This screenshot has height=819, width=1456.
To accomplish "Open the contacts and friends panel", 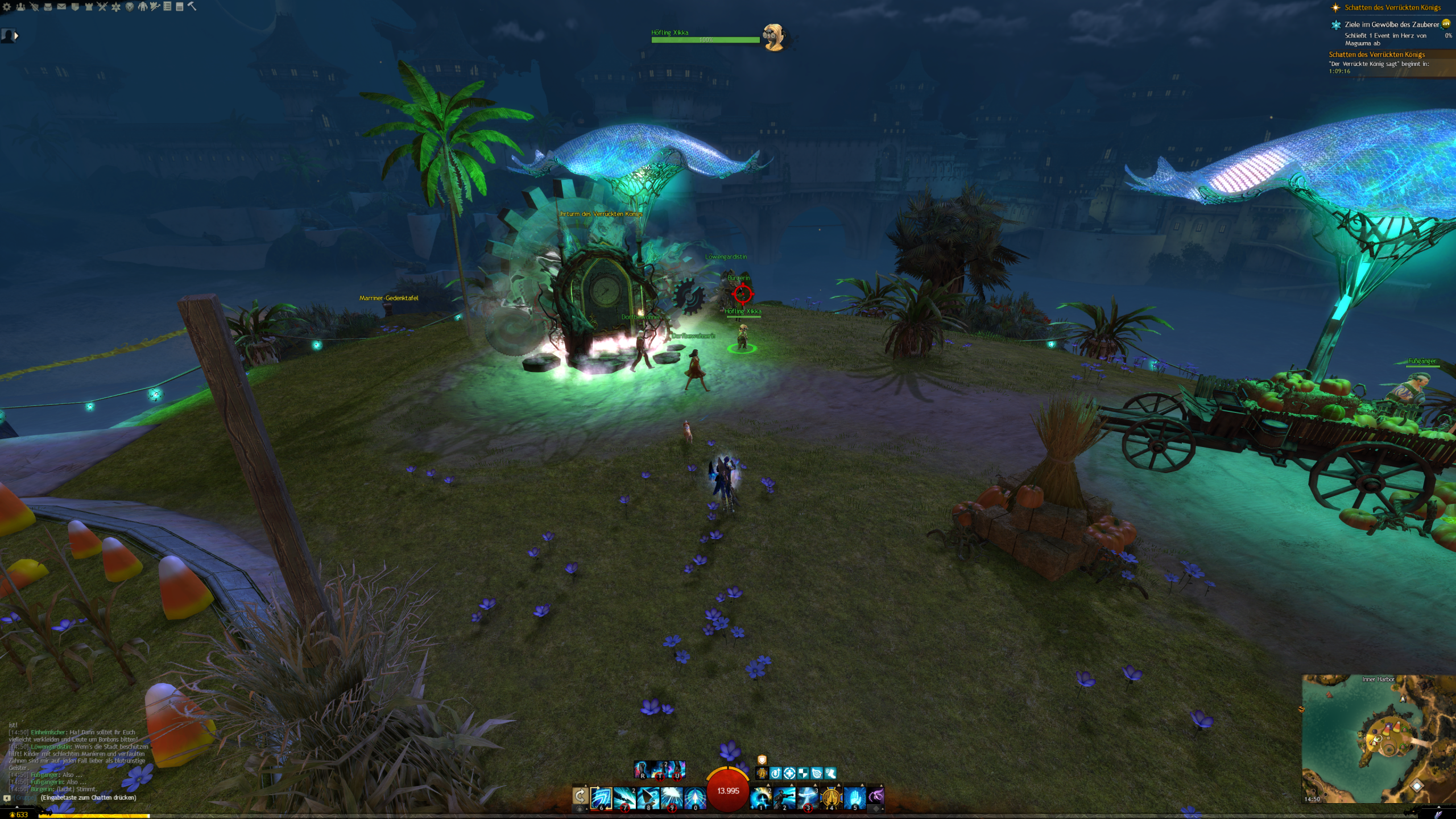I will tap(21, 7).
